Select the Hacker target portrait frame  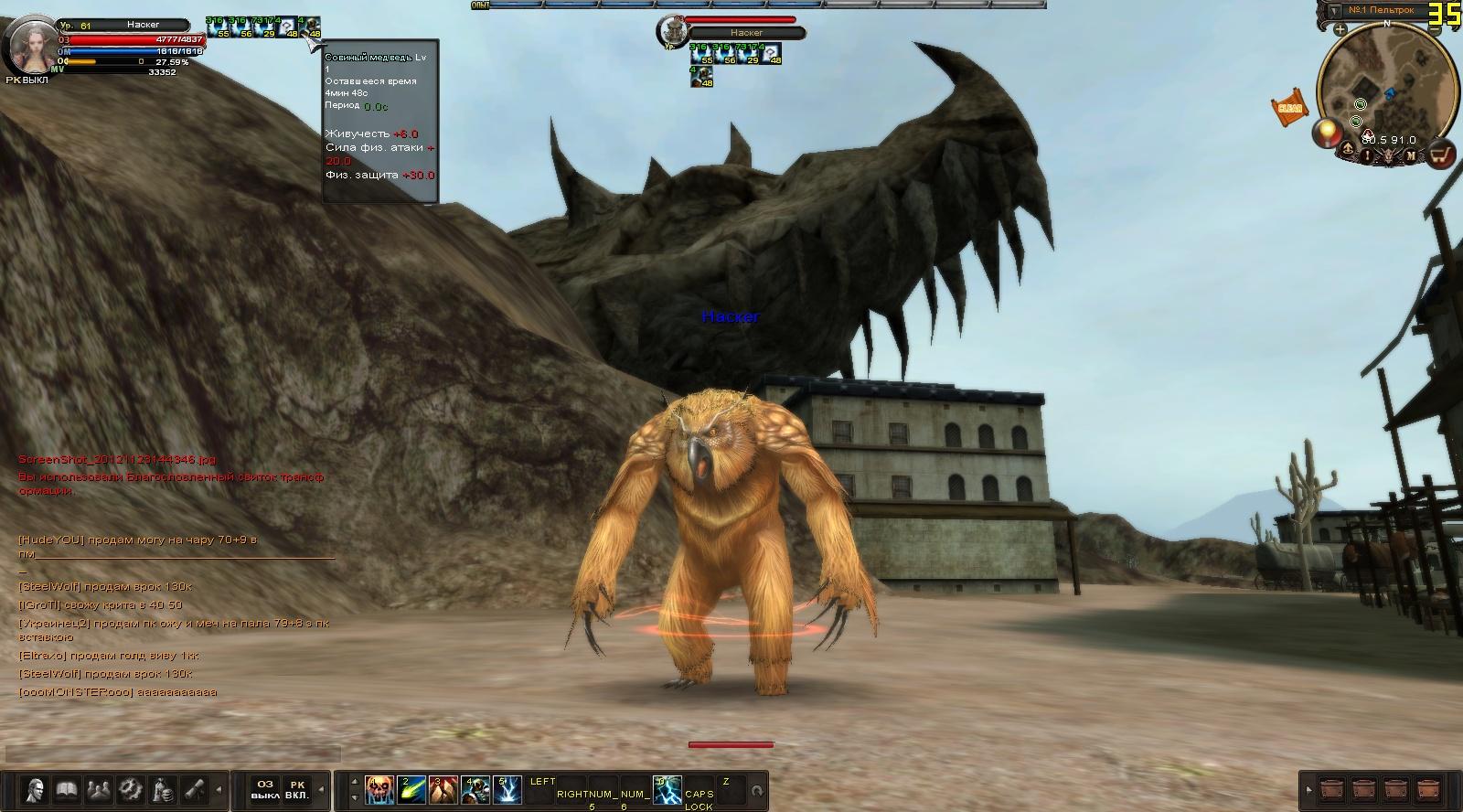coord(671,32)
